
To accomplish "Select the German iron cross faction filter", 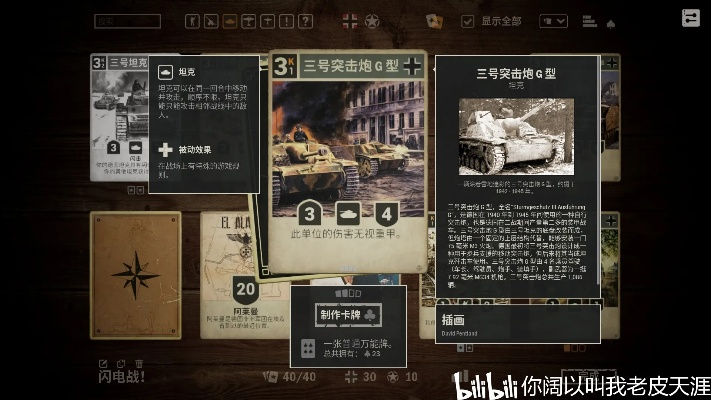I will point(350,20).
